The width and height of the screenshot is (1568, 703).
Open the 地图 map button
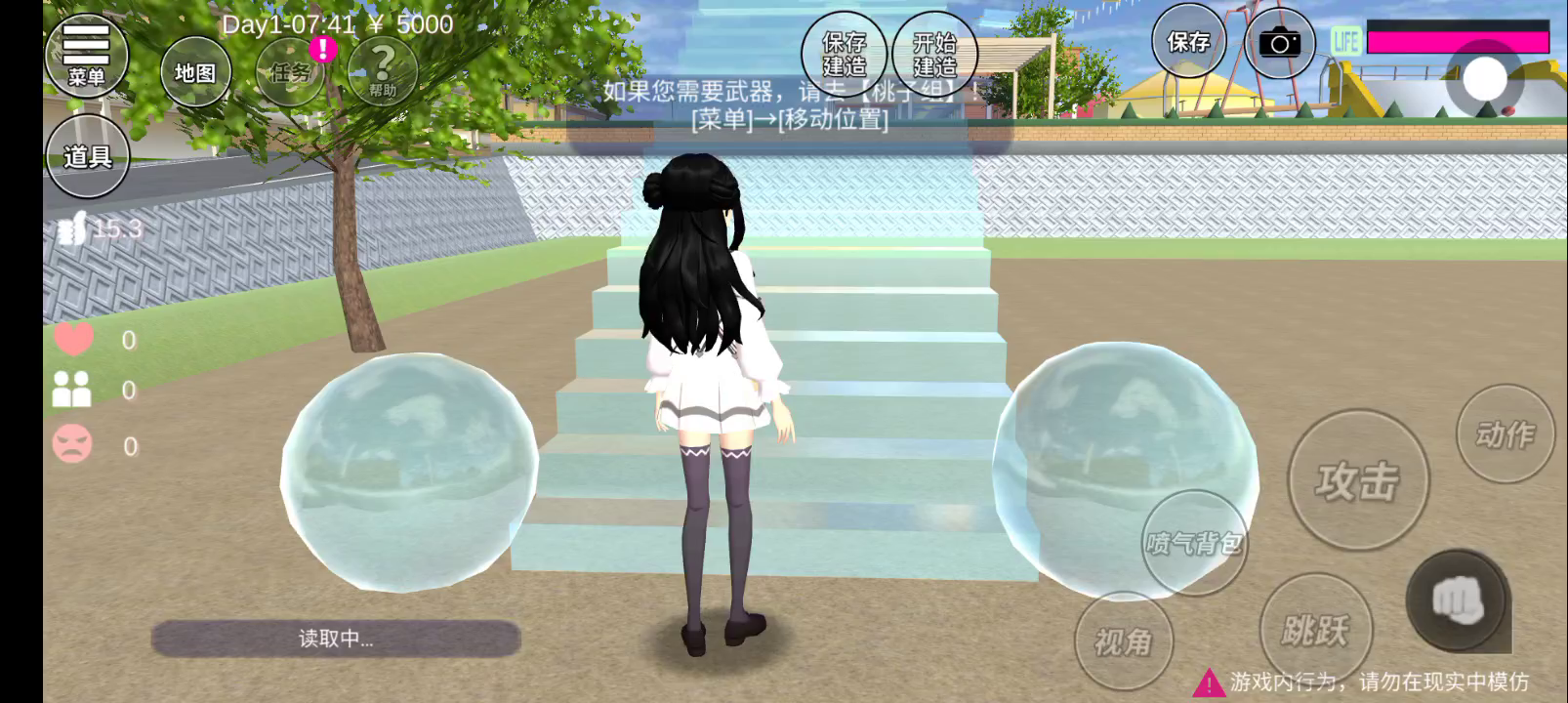(x=195, y=72)
